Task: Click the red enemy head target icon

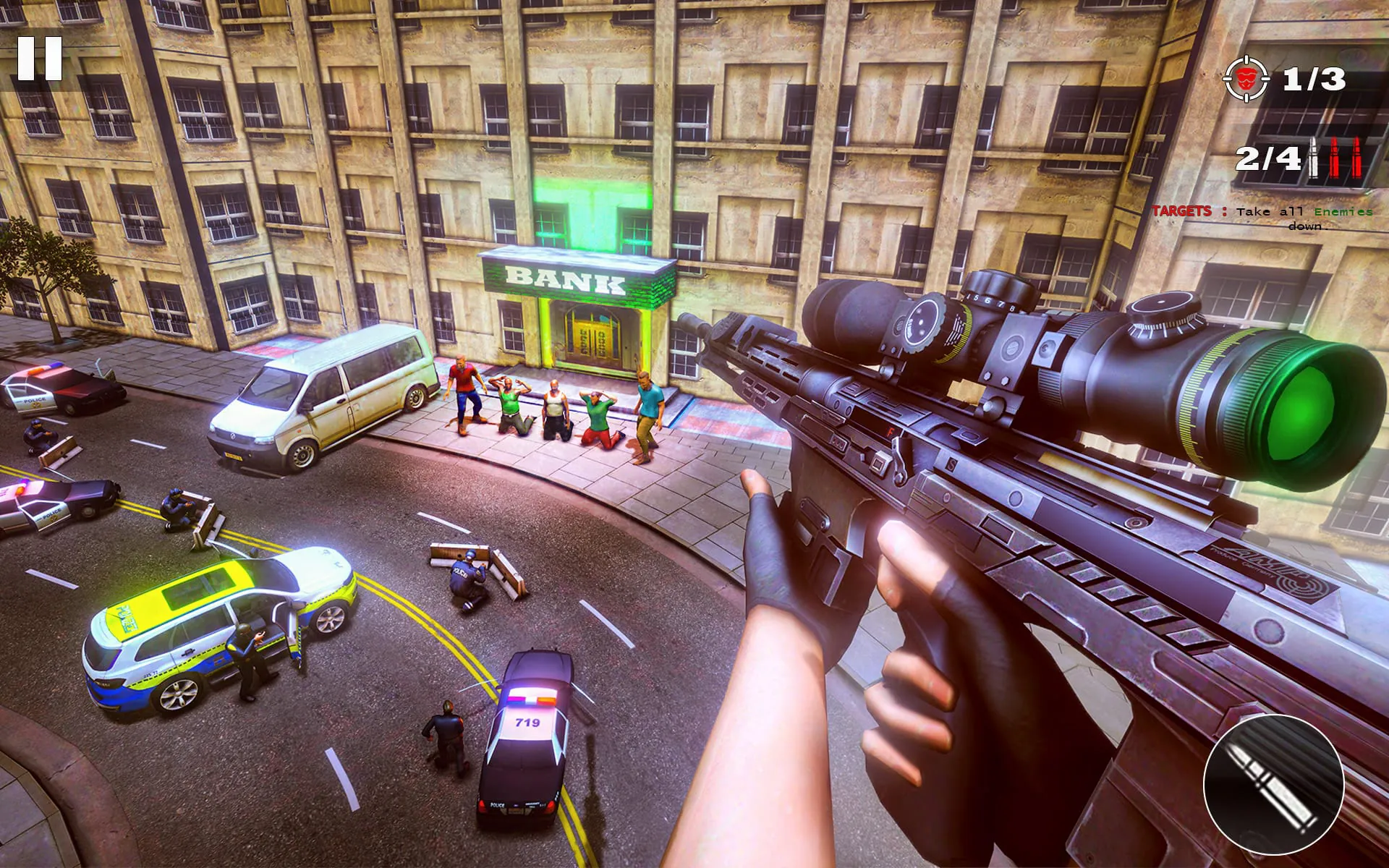Action: (x=1246, y=80)
